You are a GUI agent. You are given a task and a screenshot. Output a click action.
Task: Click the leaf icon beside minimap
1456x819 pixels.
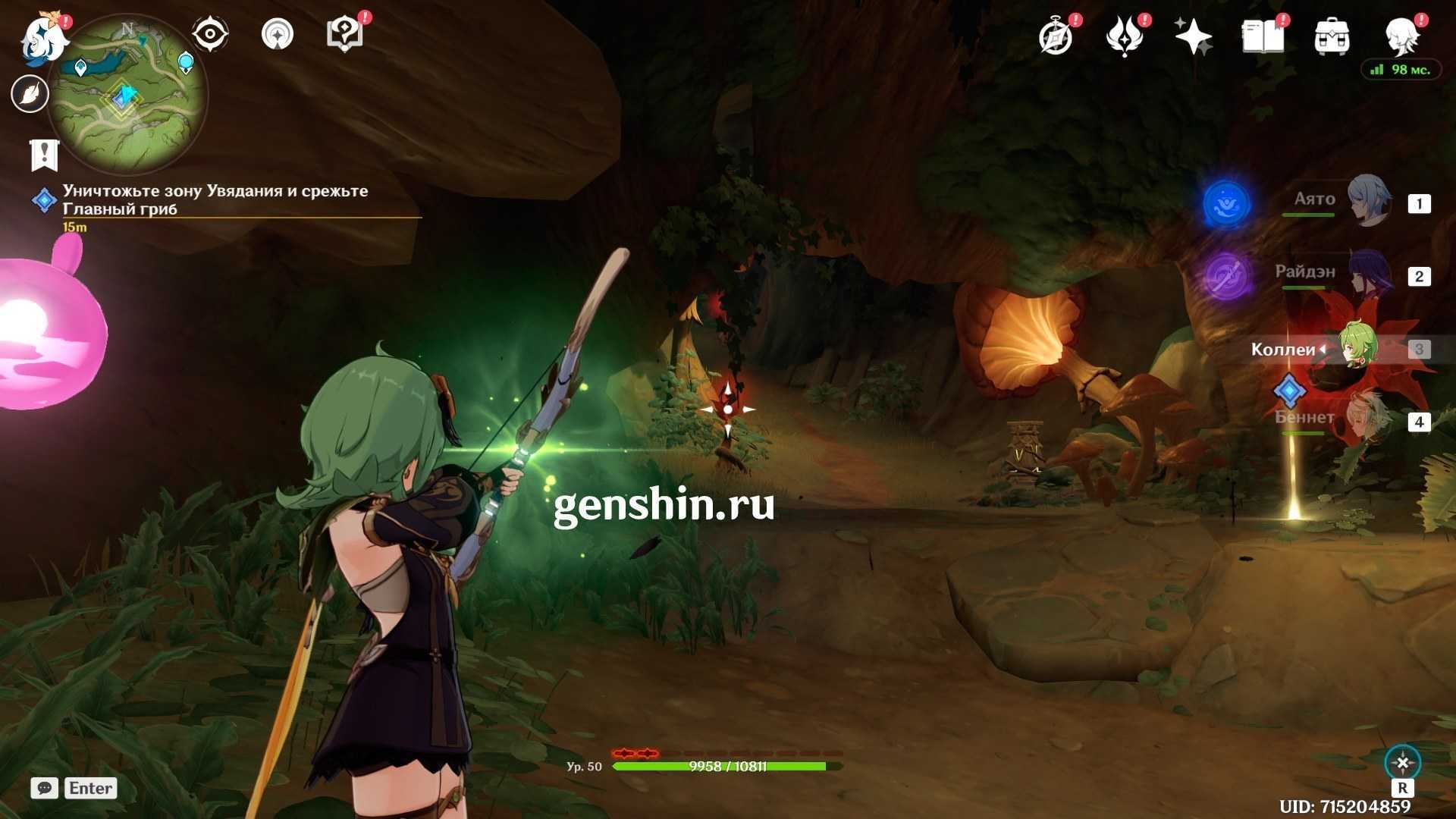click(x=30, y=94)
